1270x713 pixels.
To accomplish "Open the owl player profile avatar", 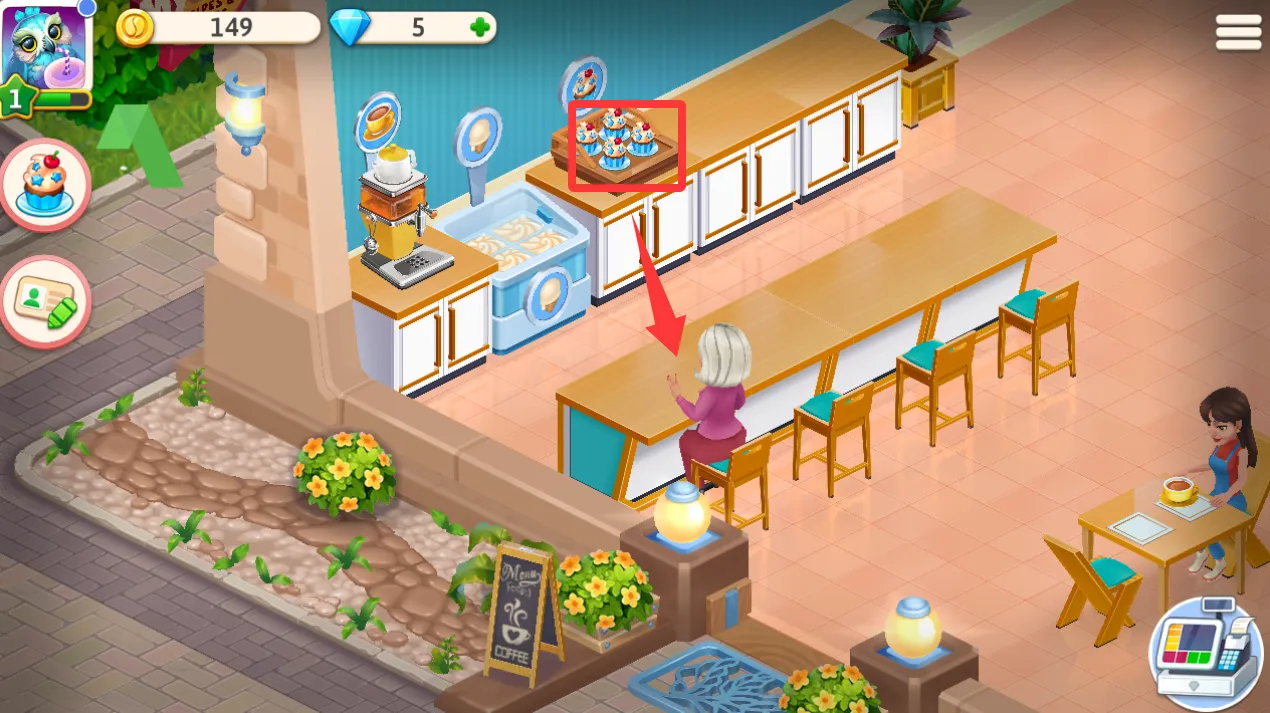I will click(47, 47).
